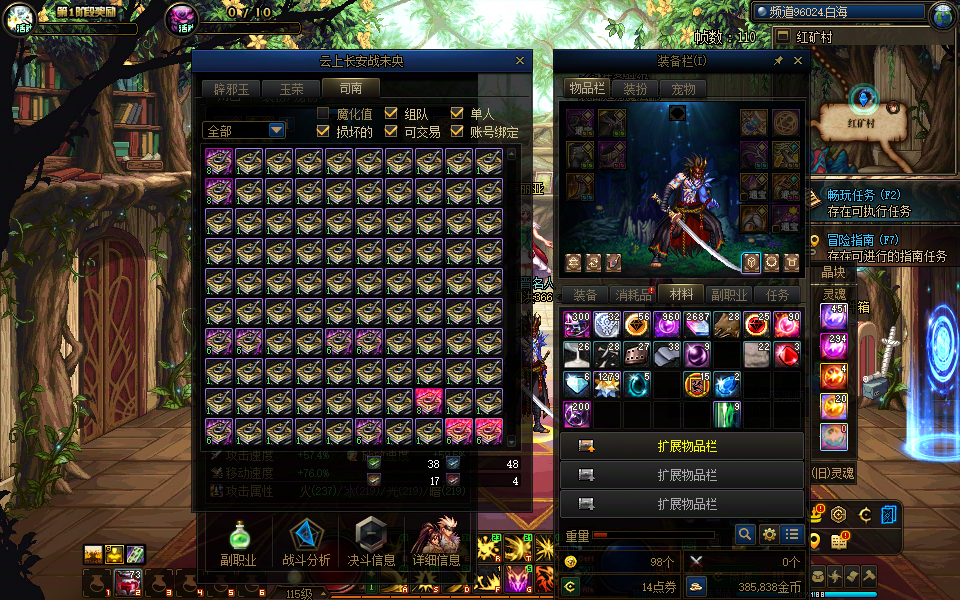Close the 云上长安战未央 window
960x600 pixels.
point(519,61)
